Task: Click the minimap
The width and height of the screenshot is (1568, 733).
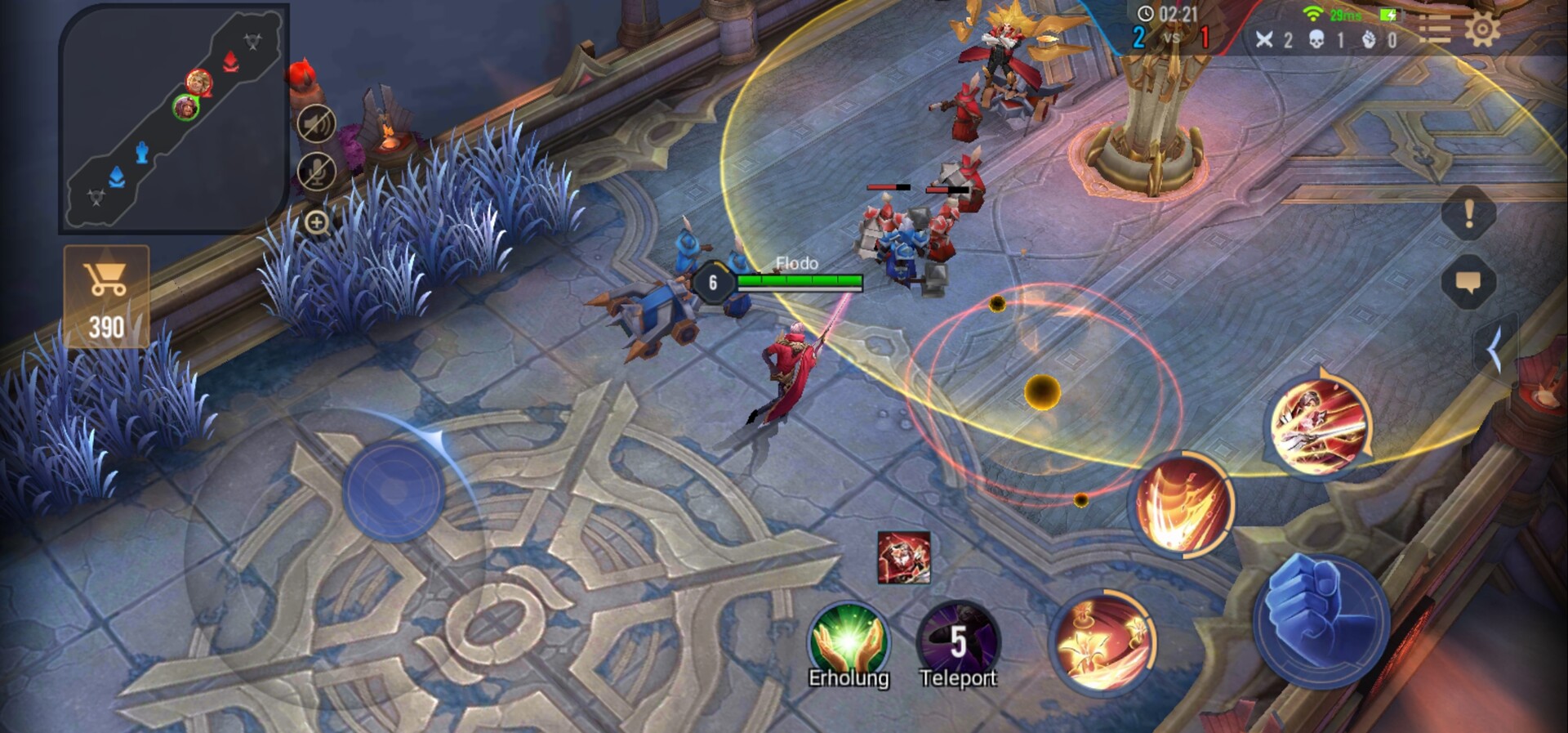Action: [x=173, y=117]
